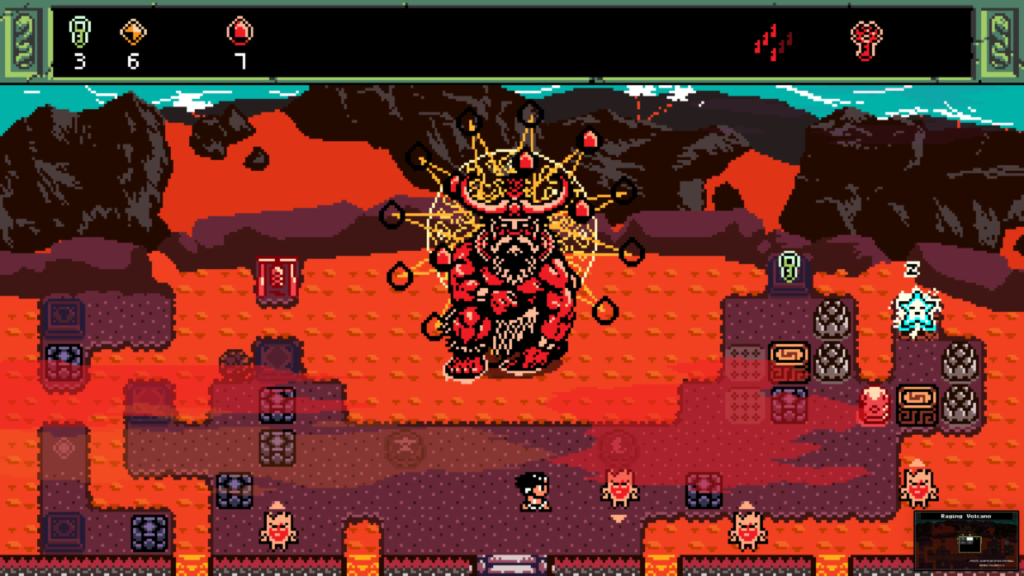This screenshot has height=576, width=1024.
Task: Select the orange gem icon
Action: 133,32
